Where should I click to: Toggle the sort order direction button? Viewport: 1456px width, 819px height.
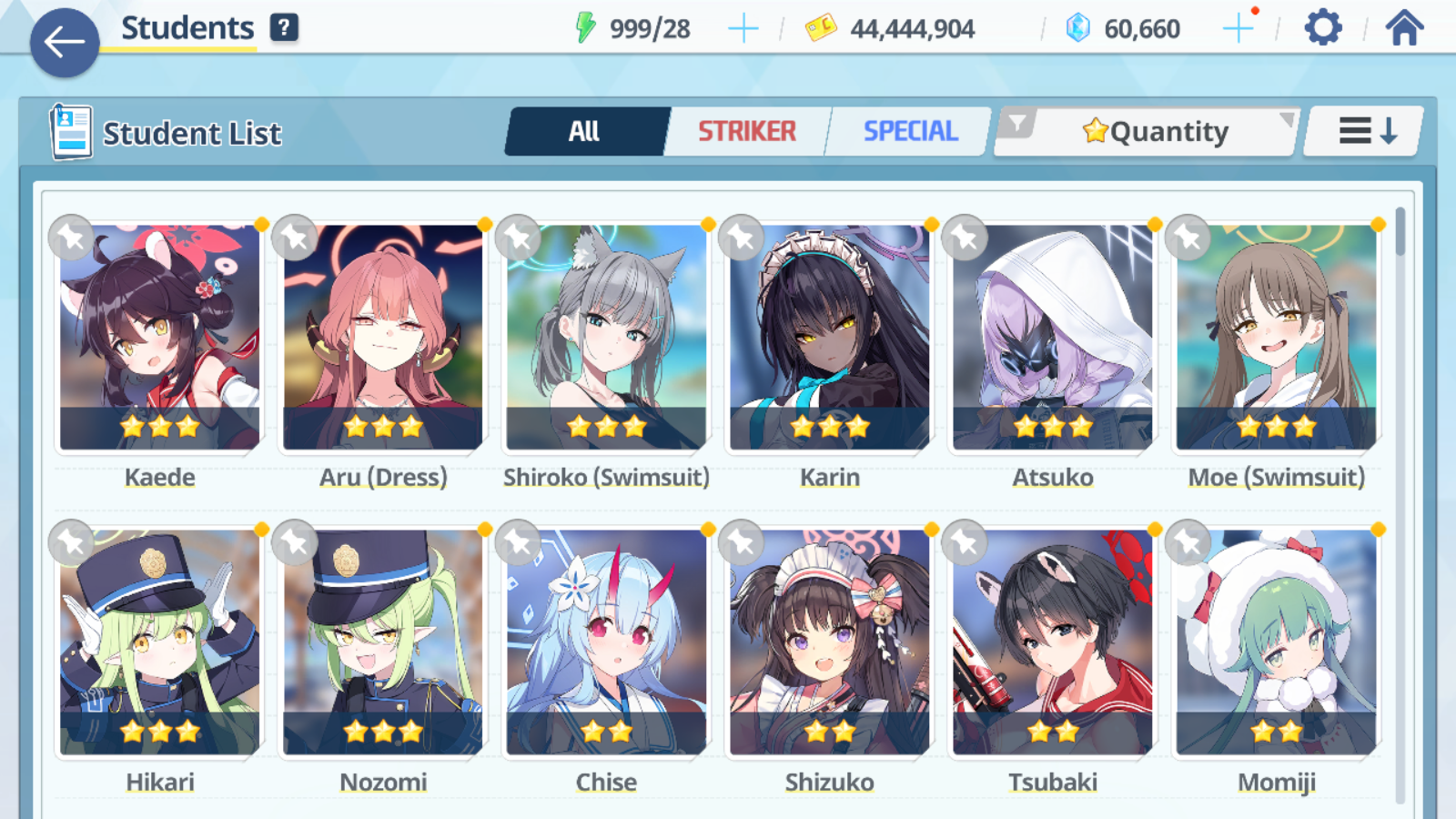[1365, 132]
